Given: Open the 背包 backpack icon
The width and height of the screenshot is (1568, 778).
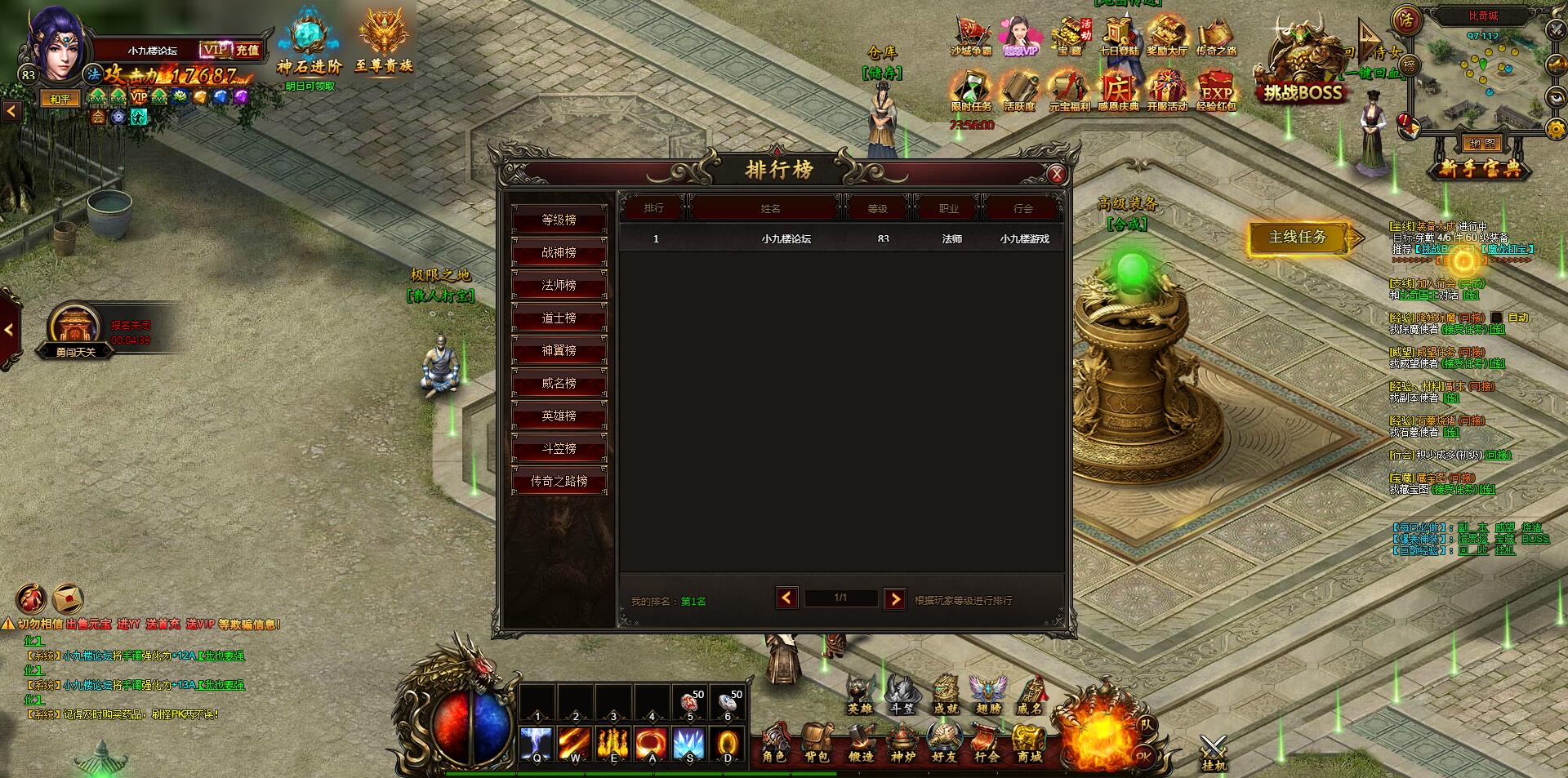Looking at the screenshot, I should point(817,742).
